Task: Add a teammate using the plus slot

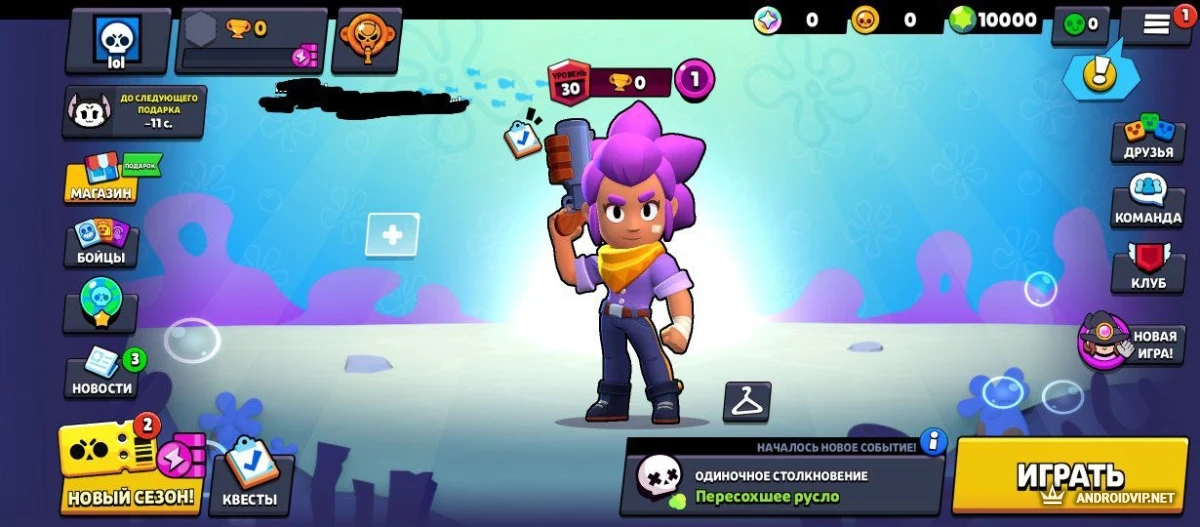Action: (x=392, y=236)
